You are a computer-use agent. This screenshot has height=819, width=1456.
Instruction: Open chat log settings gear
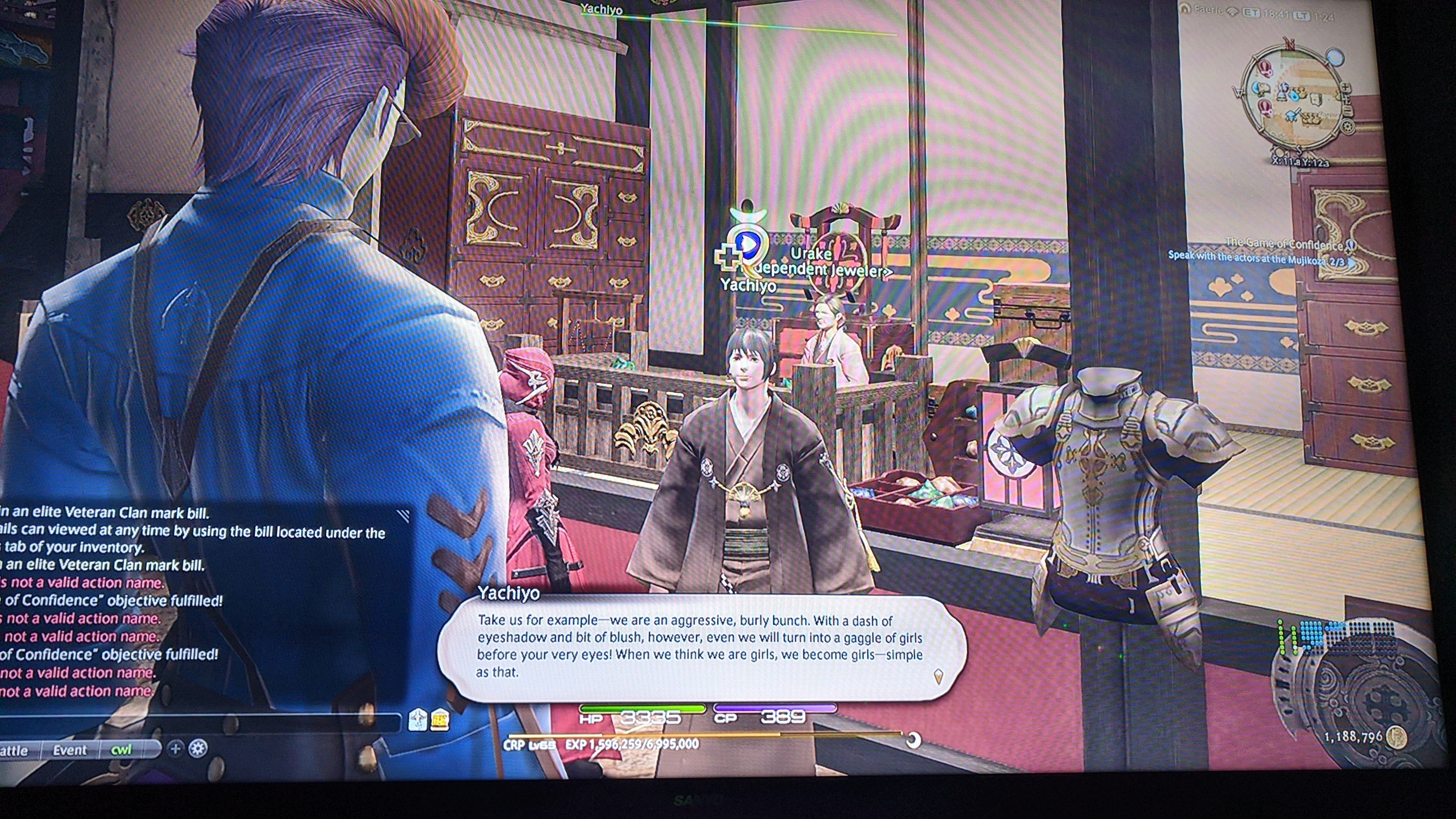[197, 748]
